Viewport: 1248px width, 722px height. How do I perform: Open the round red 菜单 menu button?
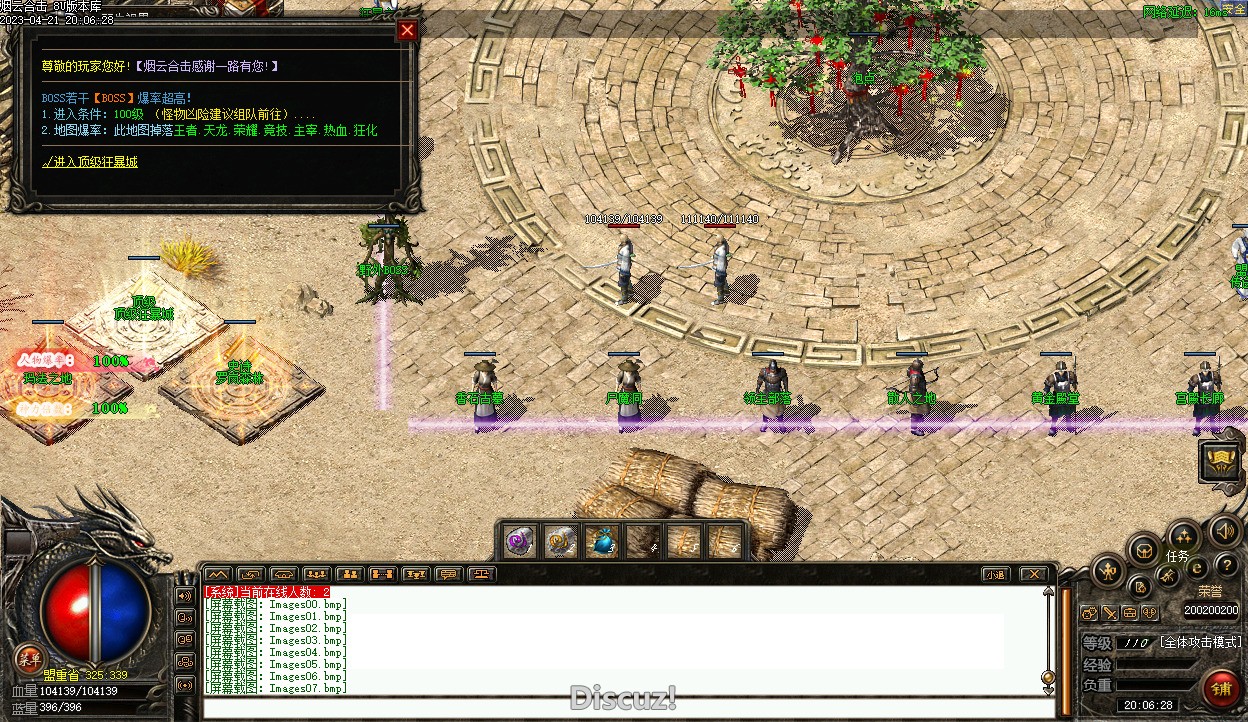pyautogui.click(x=30, y=658)
